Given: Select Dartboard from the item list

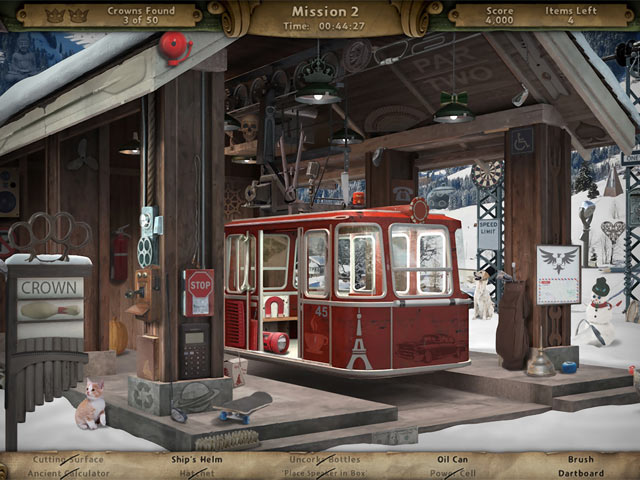Looking at the screenshot, I should coord(581,473).
